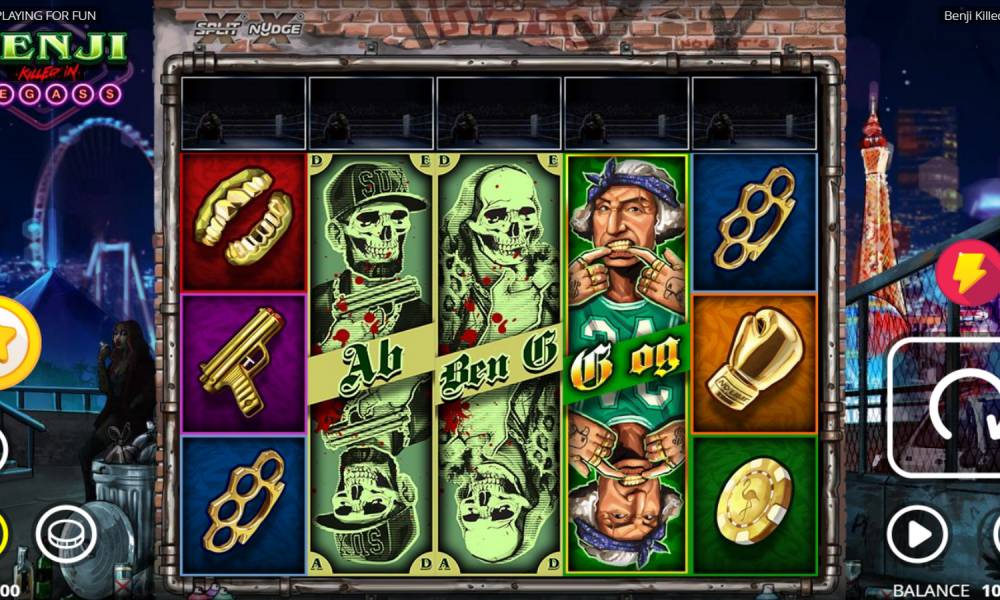This screenshot has width=1000, height=600.
Task: Start autoplay with the play triangle button
Action: coord(917,534)
